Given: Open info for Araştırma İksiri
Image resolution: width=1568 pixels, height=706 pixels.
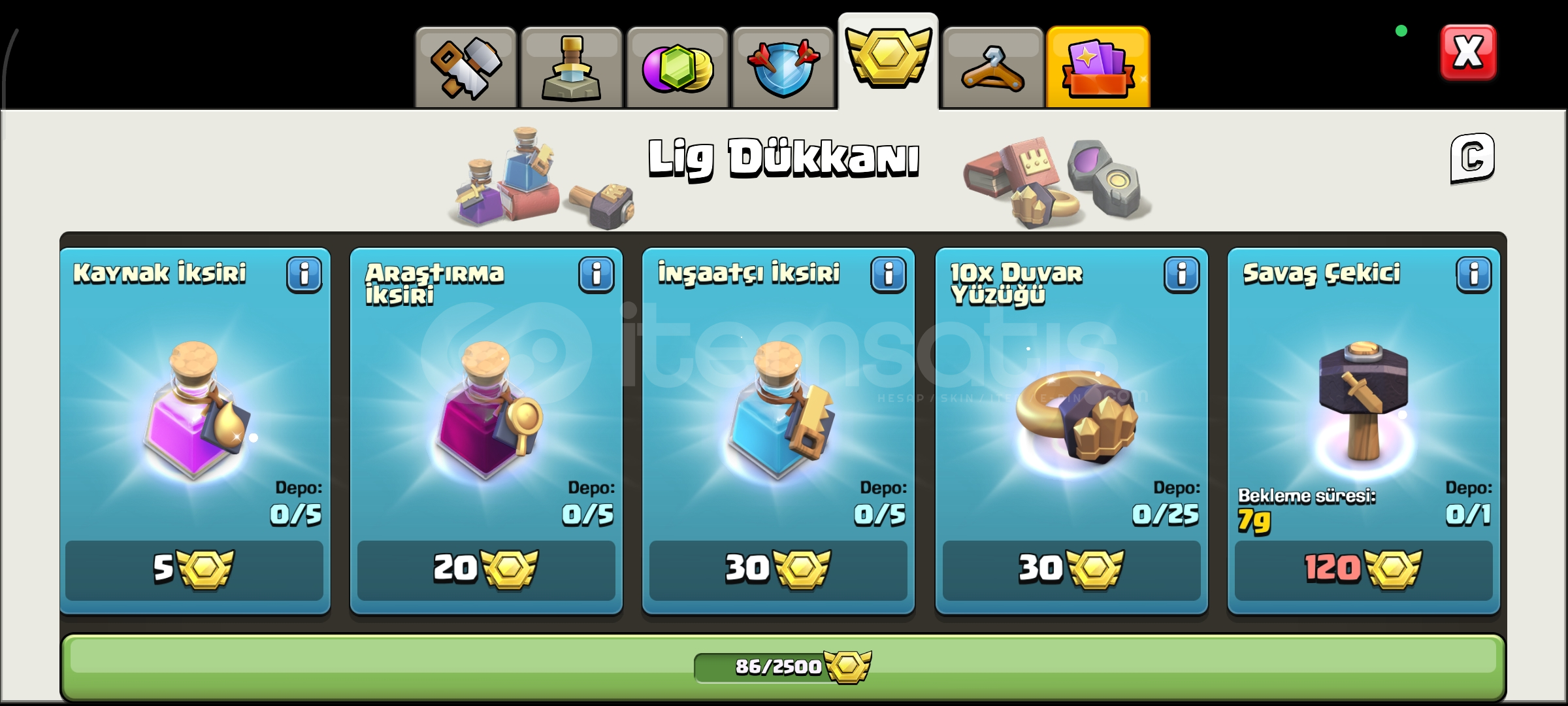Looking at the screenshot, I should pos(596,273).
